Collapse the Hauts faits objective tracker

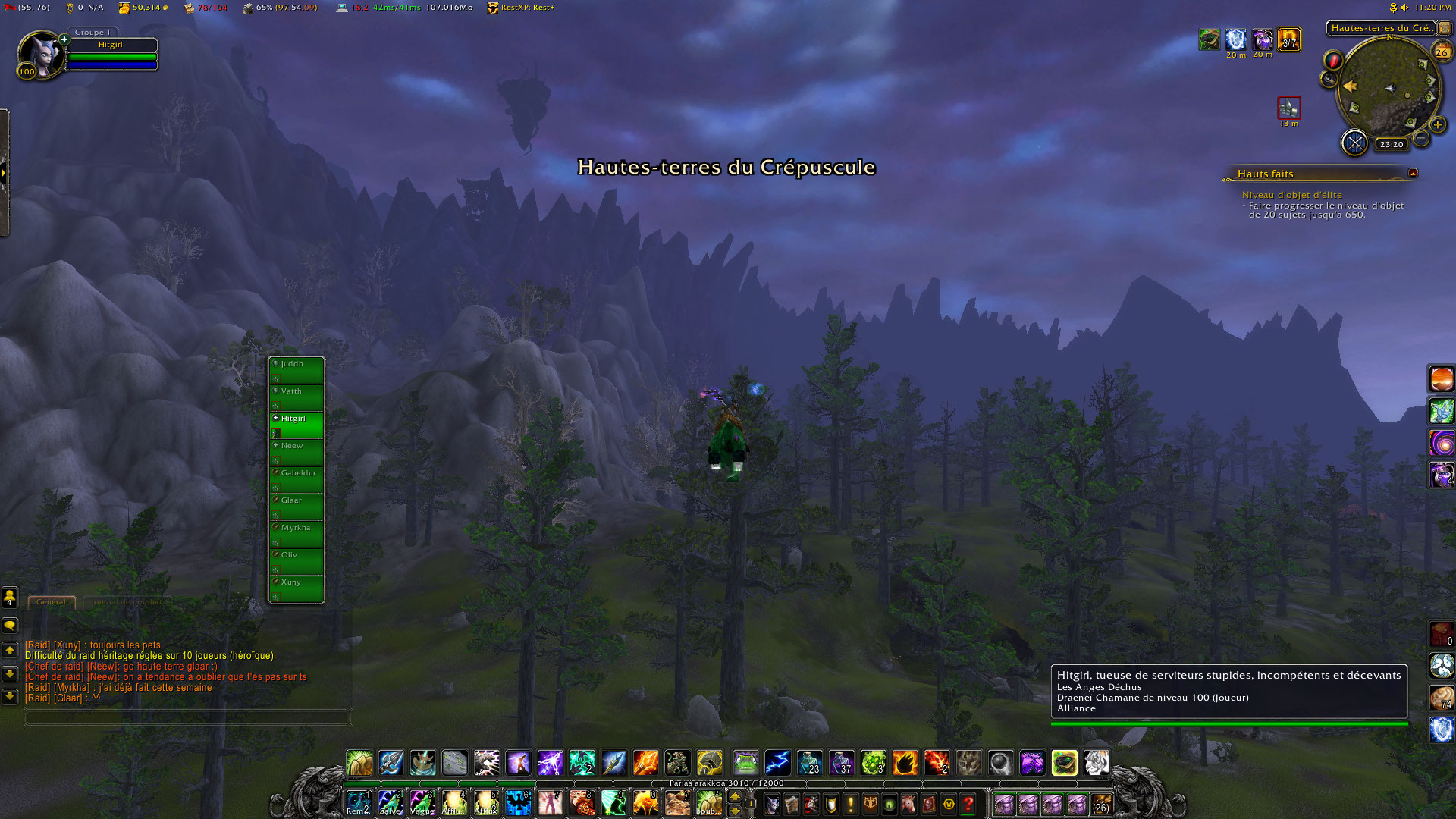[x=1413, y=174]
